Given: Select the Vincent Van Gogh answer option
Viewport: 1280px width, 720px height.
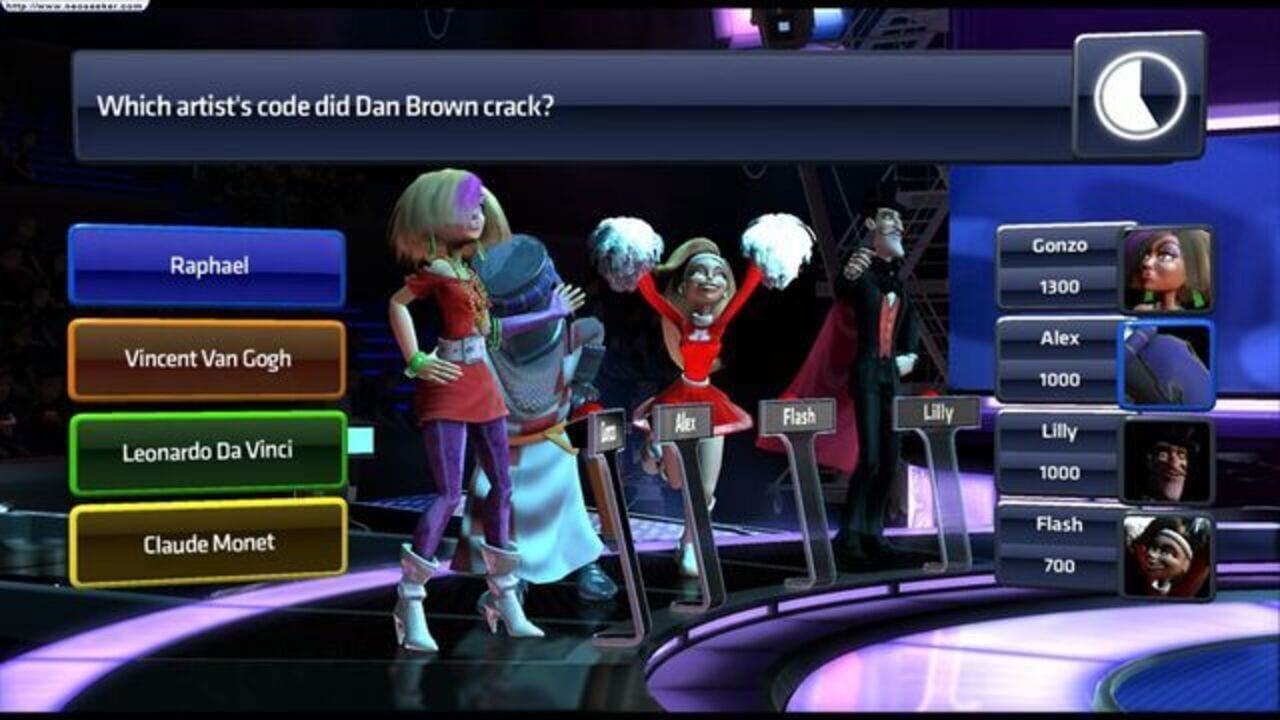Looking at the screenshot, I should pos(205,357).
